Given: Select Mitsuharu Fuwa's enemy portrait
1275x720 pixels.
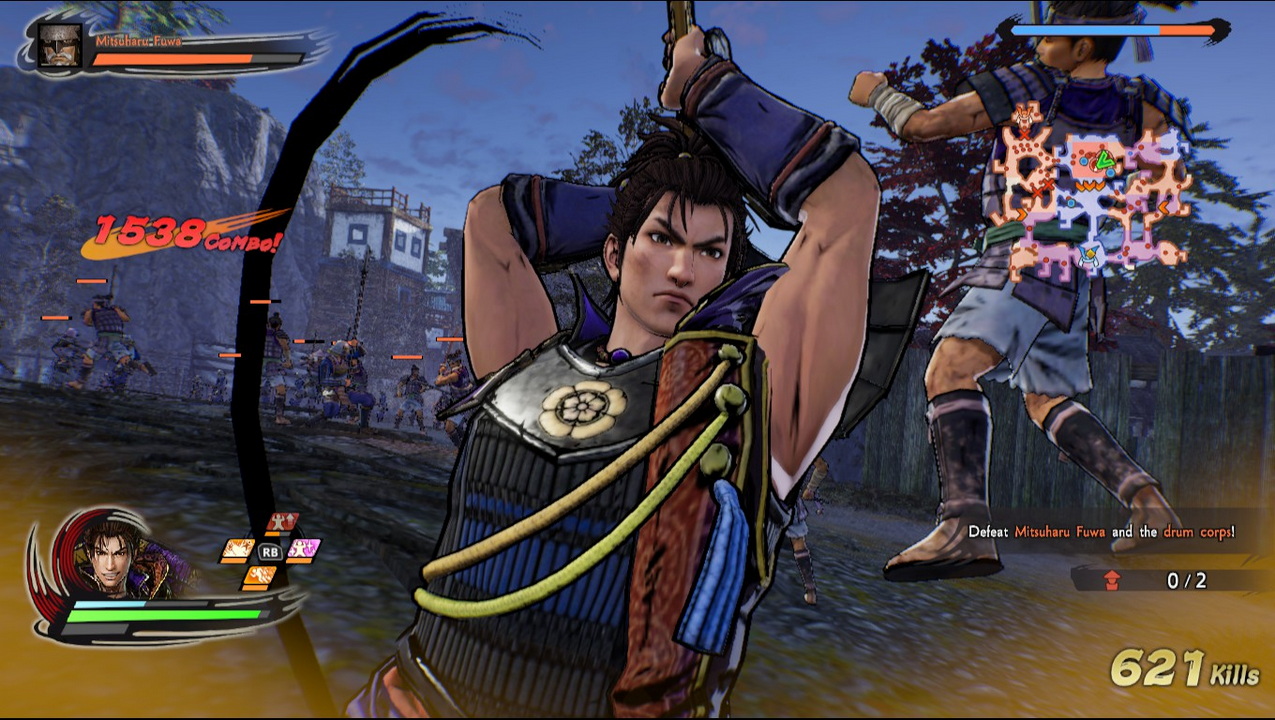Looking at the screenshot, I should pos(59,47).
